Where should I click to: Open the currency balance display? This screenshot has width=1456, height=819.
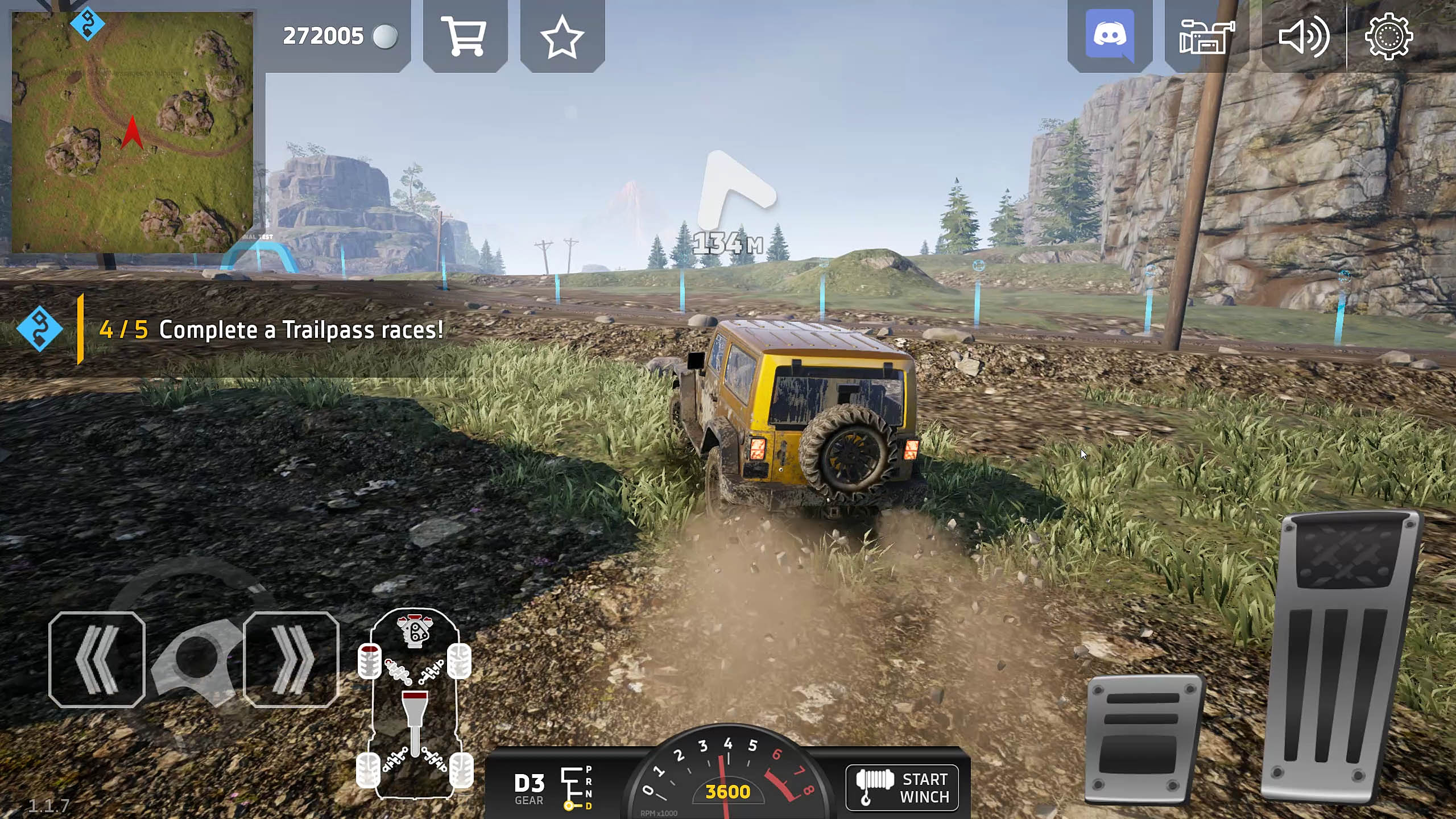click(x=324, y=36)
